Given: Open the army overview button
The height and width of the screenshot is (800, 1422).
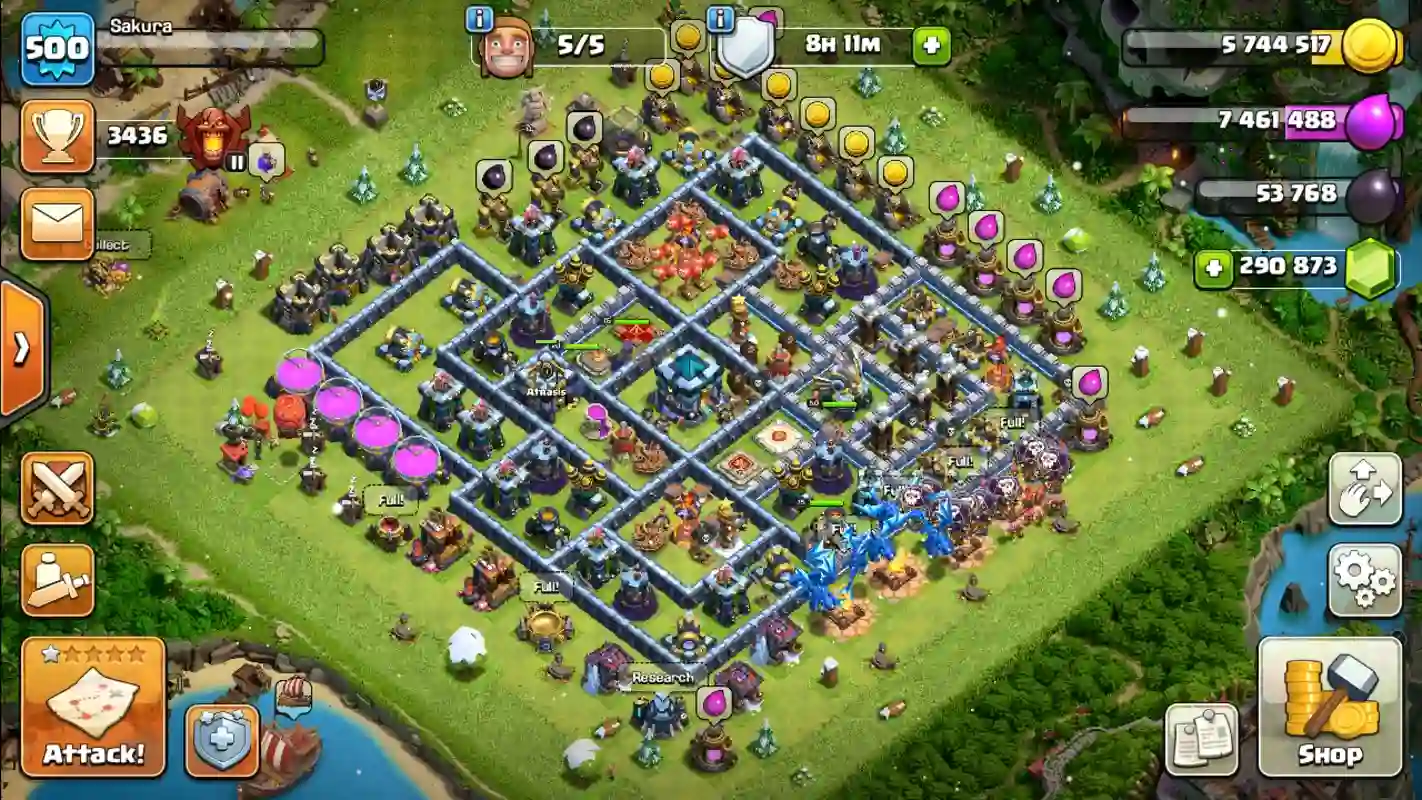Looking at the screenshot, I should point(57,580).
